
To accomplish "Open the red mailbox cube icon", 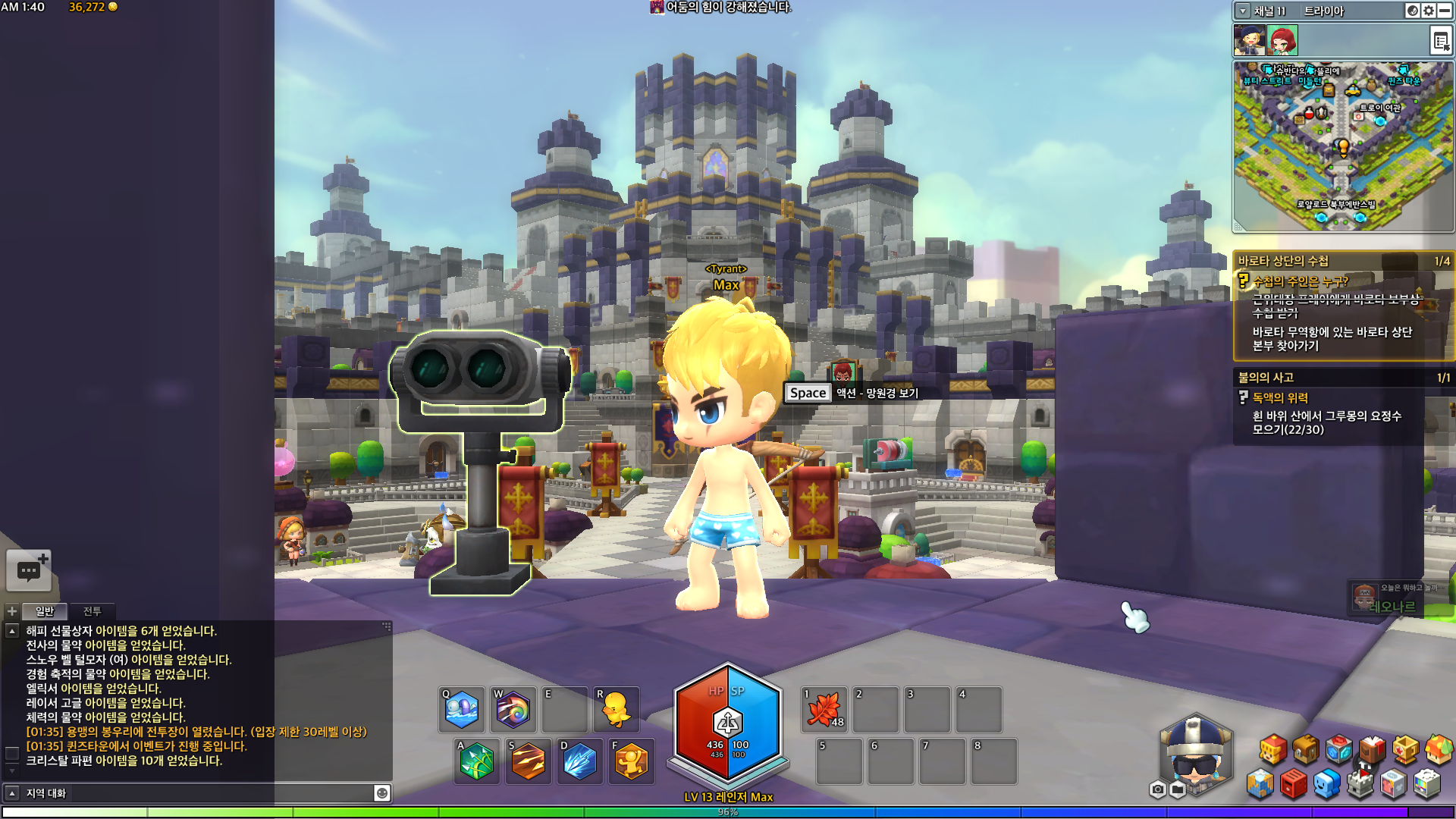I will pyautogui.click(x=1294, y=784).
